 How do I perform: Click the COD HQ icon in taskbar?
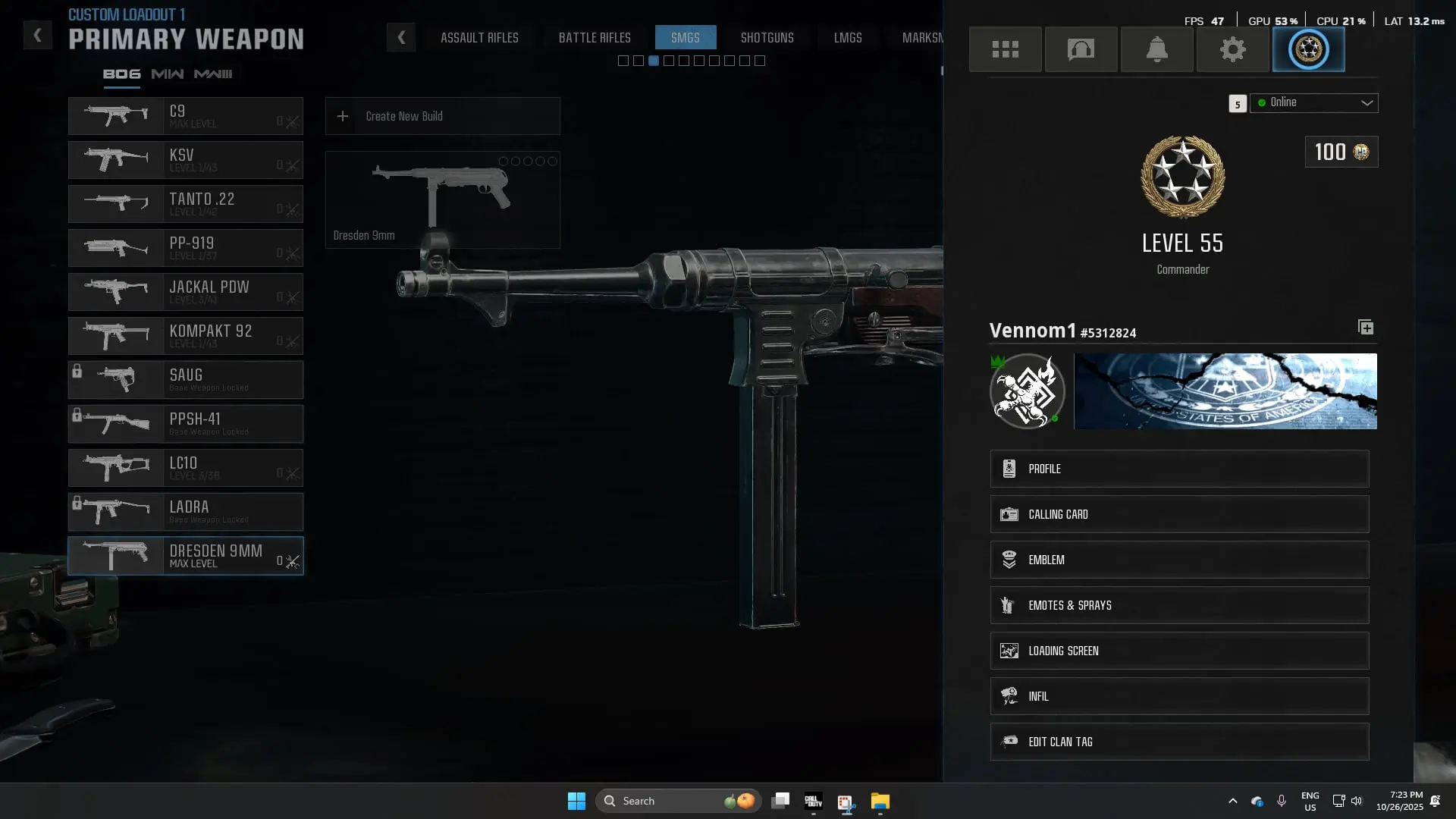pyautogui.click(x=813, y=801)
